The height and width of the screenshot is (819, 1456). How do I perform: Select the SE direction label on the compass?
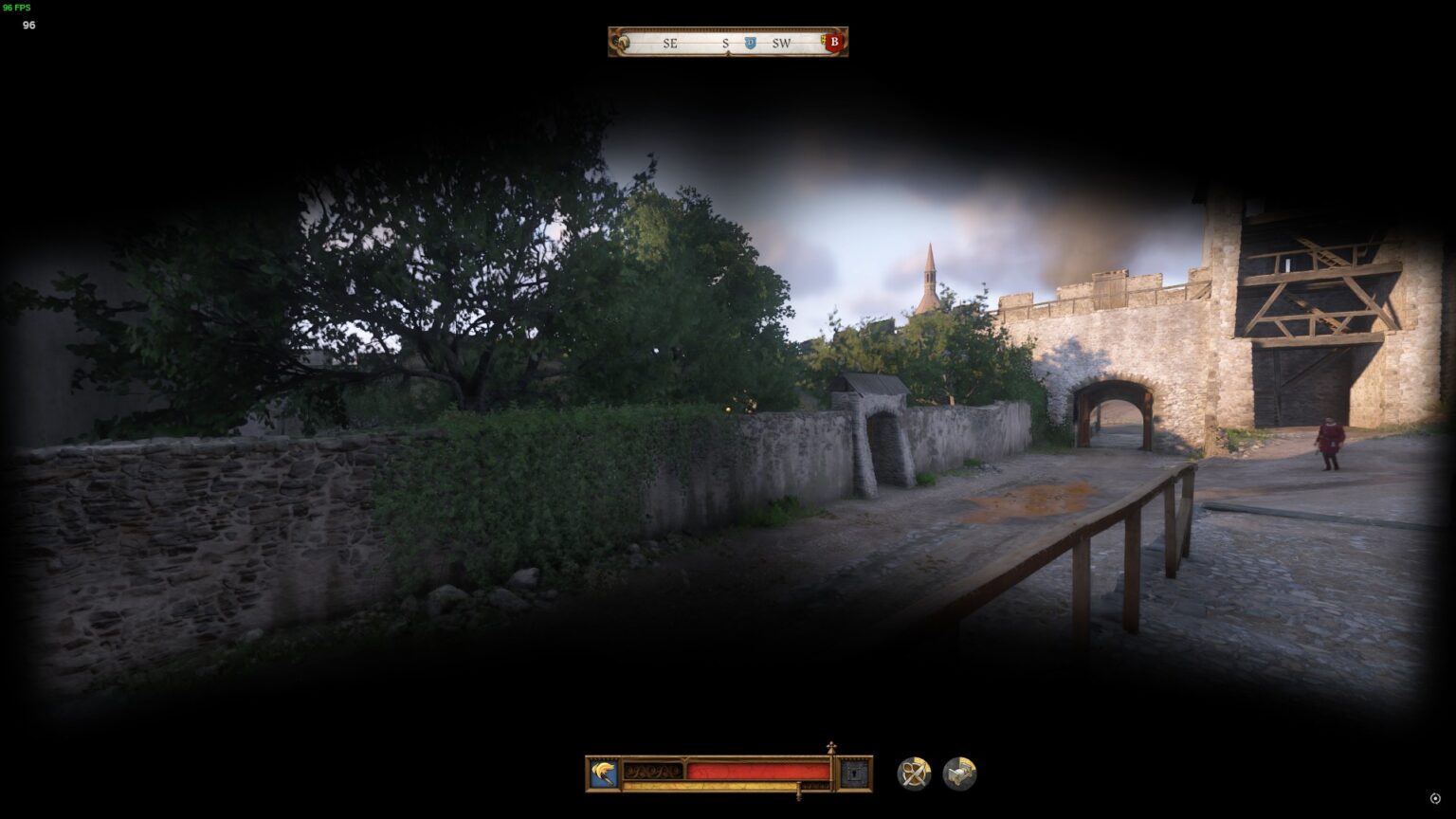point(668,43)
